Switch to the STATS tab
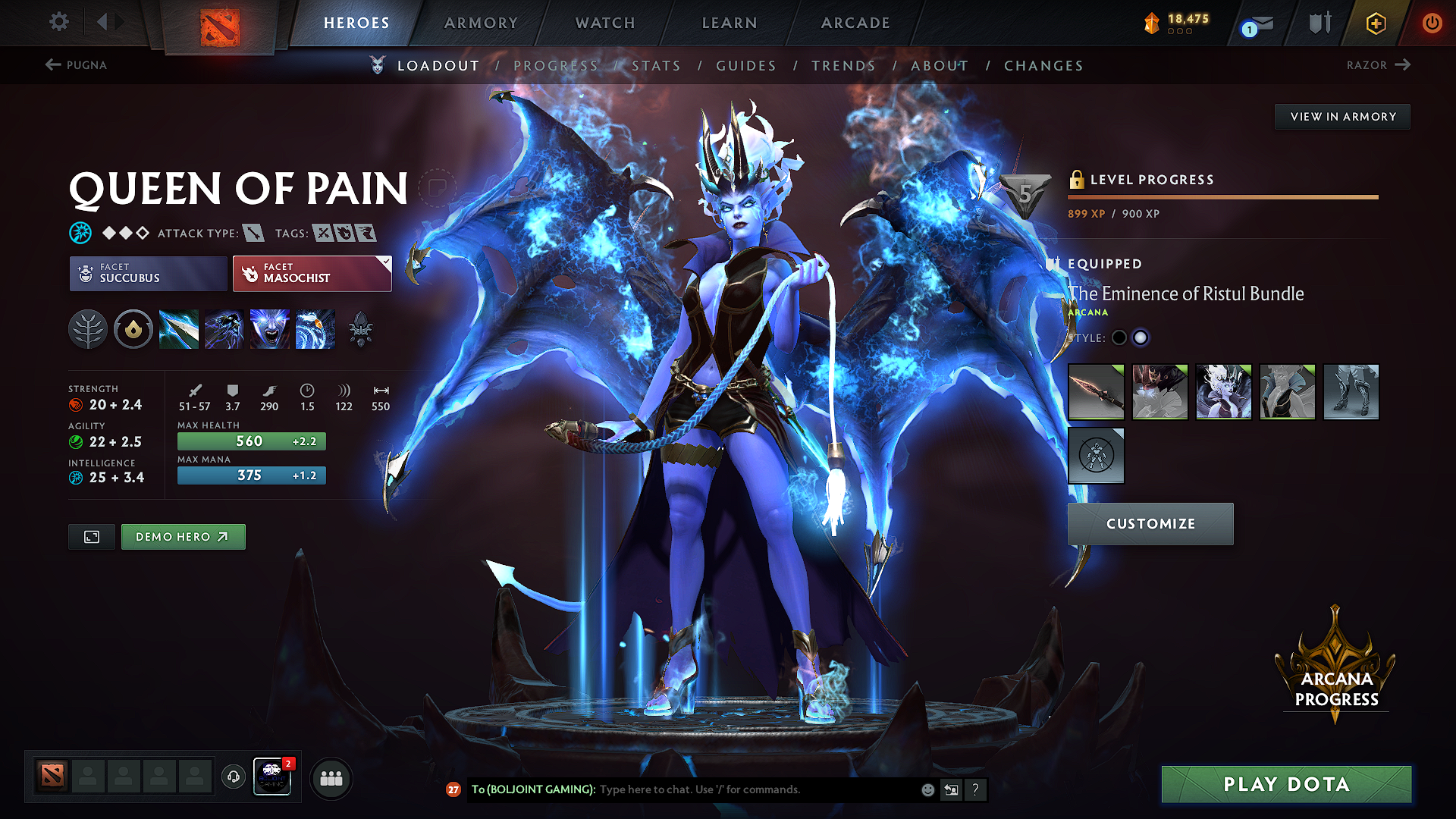This screenshot has height=819, width=1456. click(657, 66)
